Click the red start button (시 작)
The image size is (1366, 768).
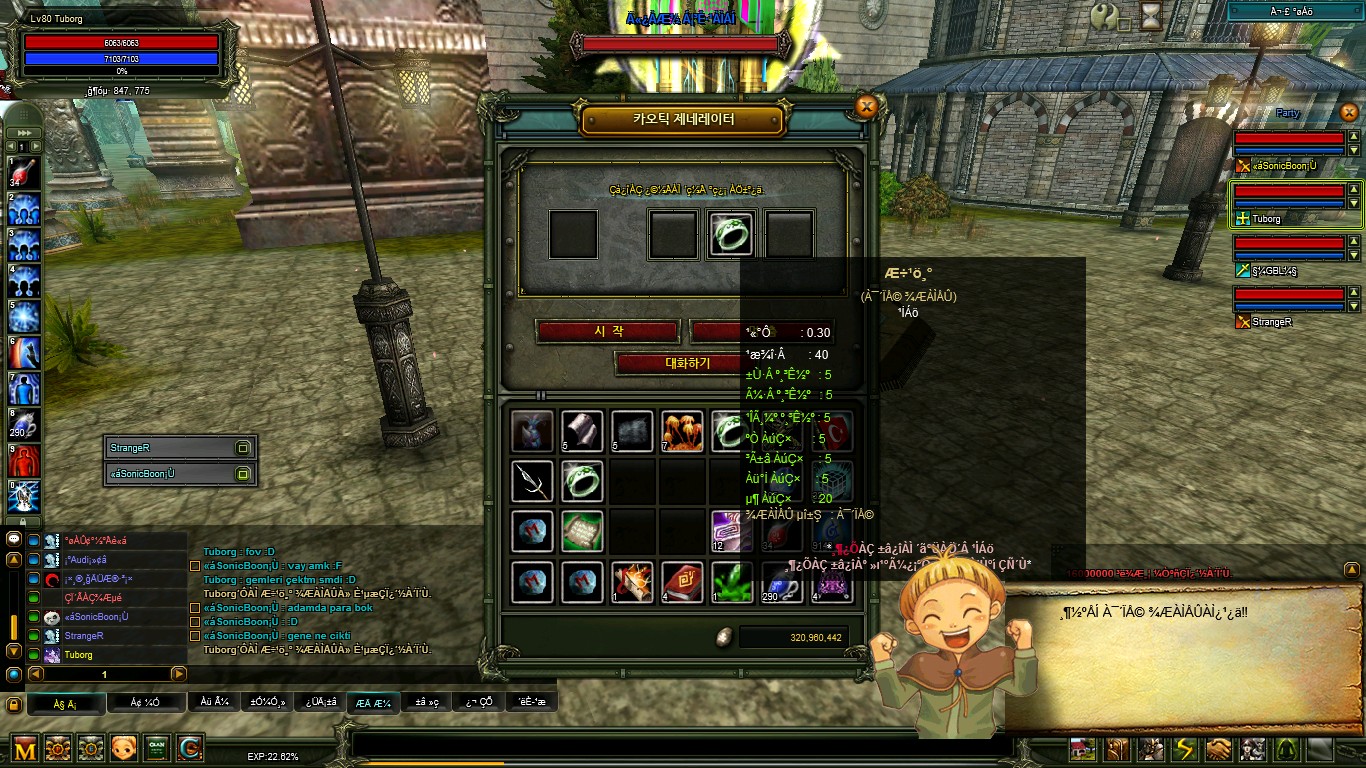click(608, 331)
